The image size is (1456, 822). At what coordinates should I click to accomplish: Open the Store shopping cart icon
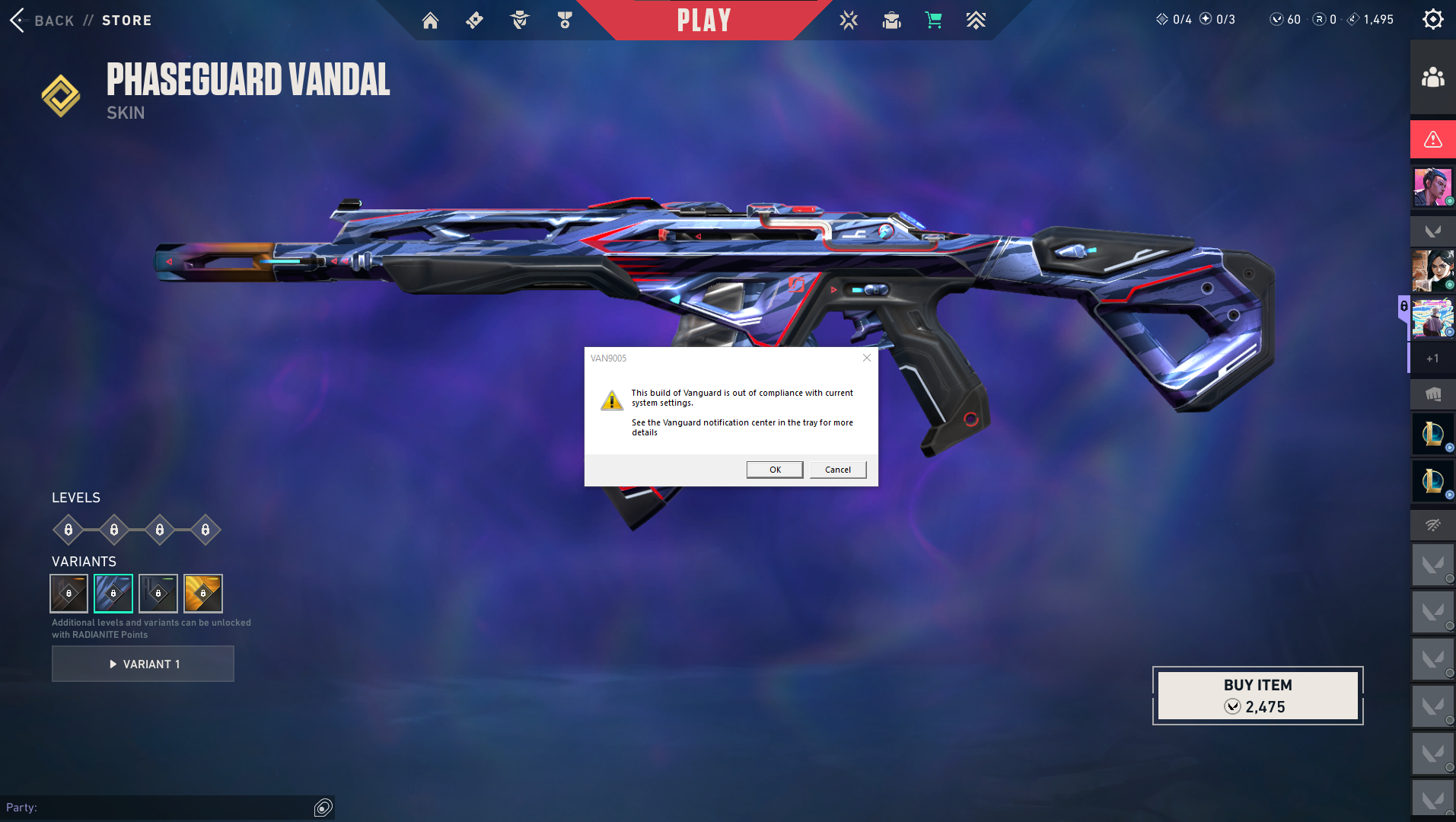click(x=934, y=21)
